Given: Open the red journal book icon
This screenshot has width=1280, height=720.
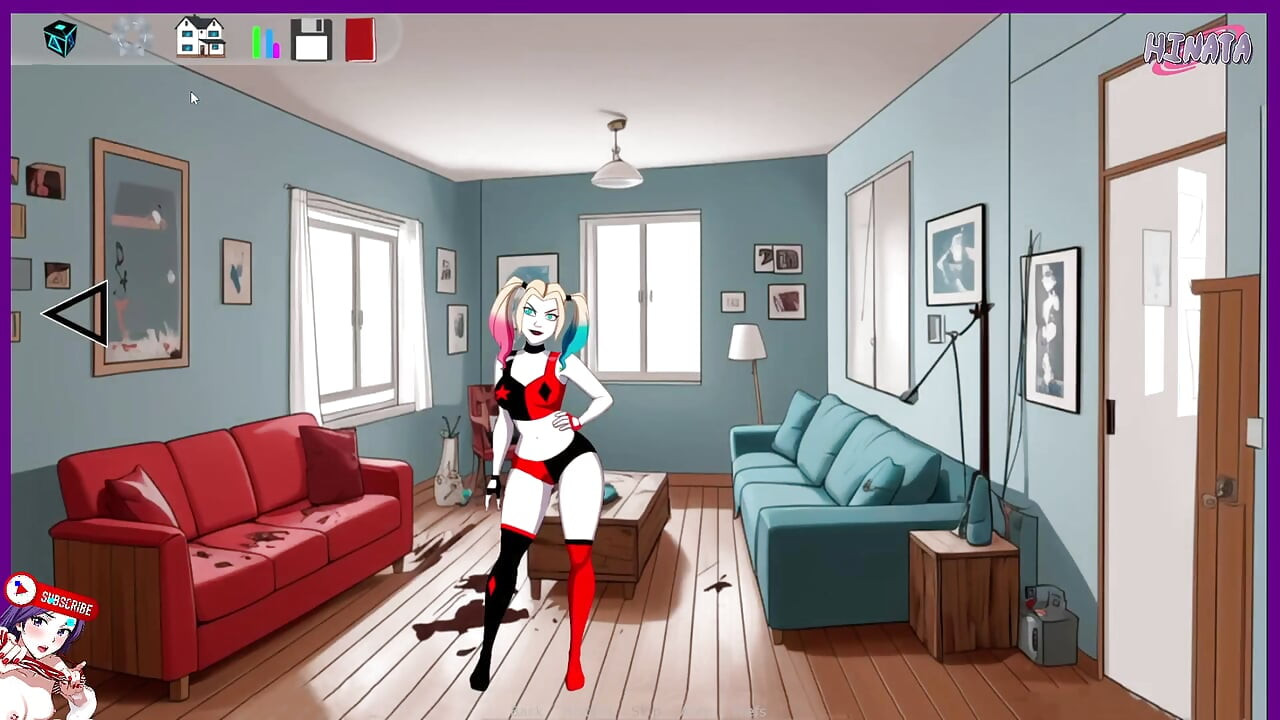Looking at the screenshot, I should pyautogui.click(x=362, y=38).
